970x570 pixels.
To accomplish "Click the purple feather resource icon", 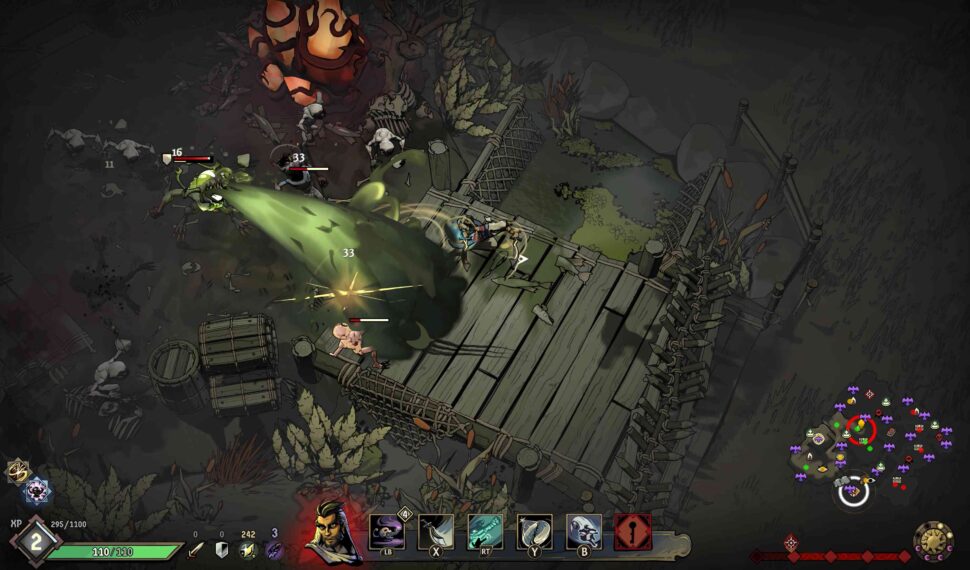I will click(274, 549).
